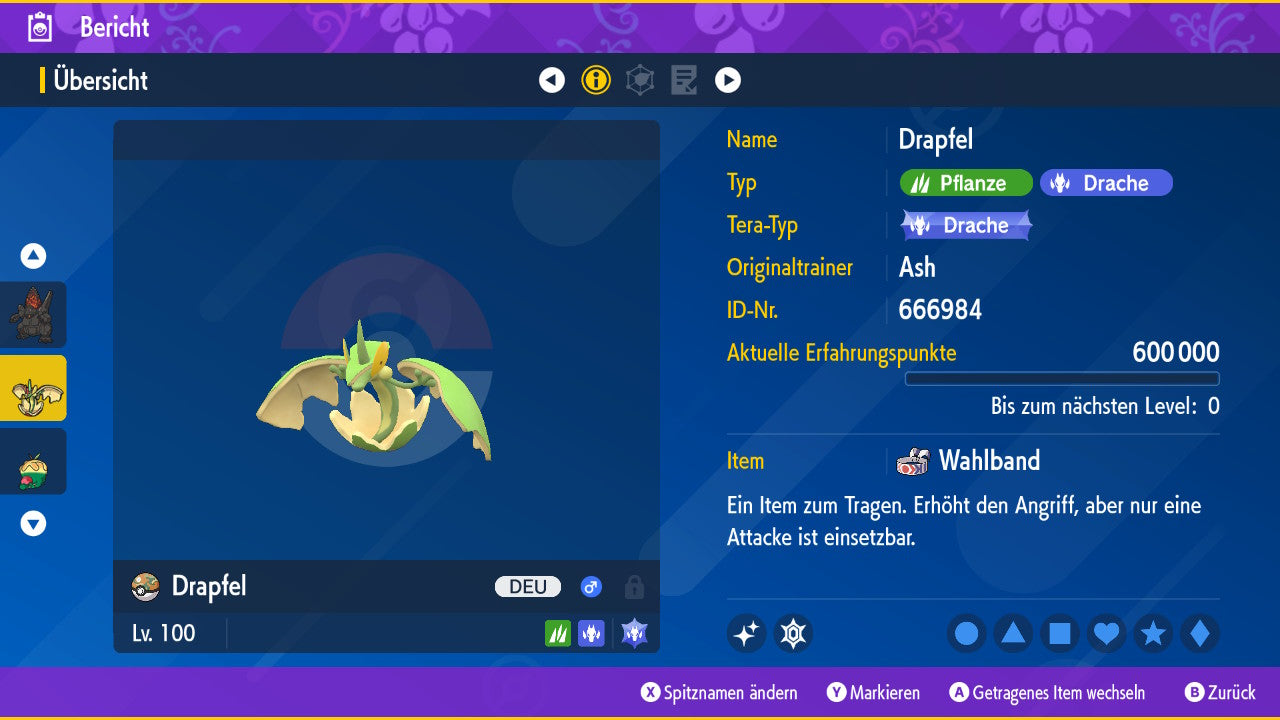Click the shiny sparkle status icon
Screen dimensions: 1280x720
pos(746,633)
